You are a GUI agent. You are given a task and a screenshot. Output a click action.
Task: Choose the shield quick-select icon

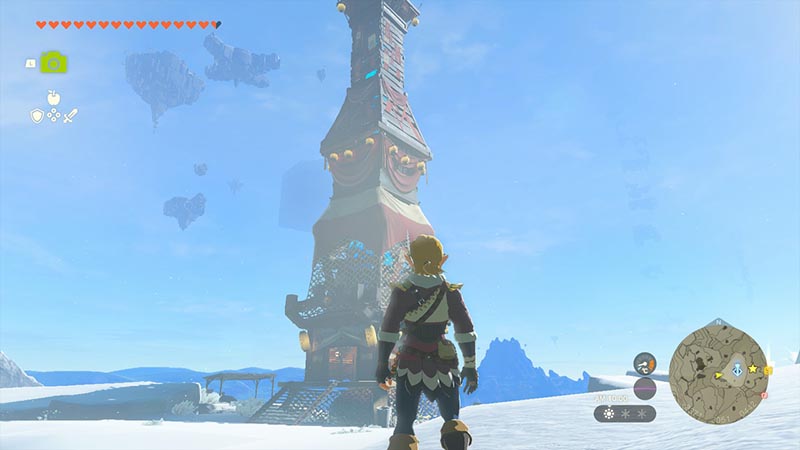click(x=37, y=116)
